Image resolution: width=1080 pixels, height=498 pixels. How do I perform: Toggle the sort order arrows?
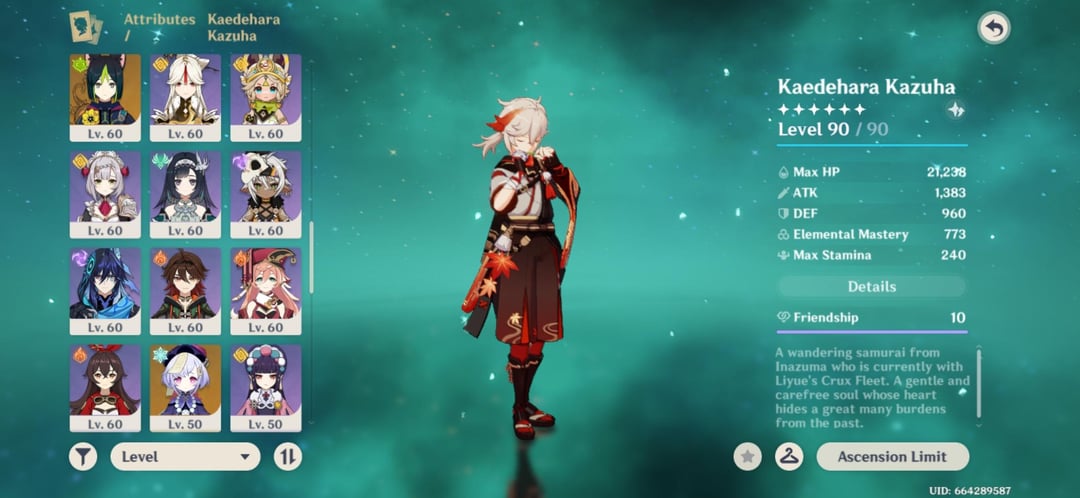click(288, 457)
